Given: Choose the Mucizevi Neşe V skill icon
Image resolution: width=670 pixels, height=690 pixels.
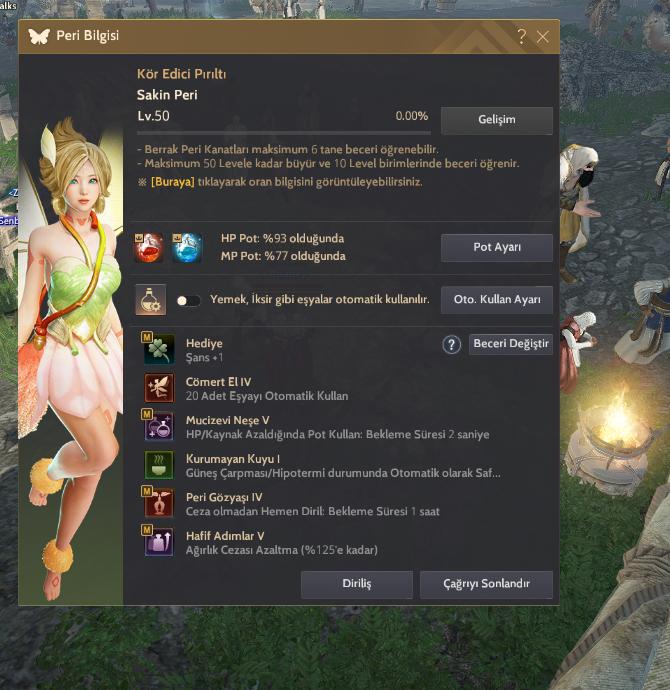Looking at the screenshot, I should 160,427.
